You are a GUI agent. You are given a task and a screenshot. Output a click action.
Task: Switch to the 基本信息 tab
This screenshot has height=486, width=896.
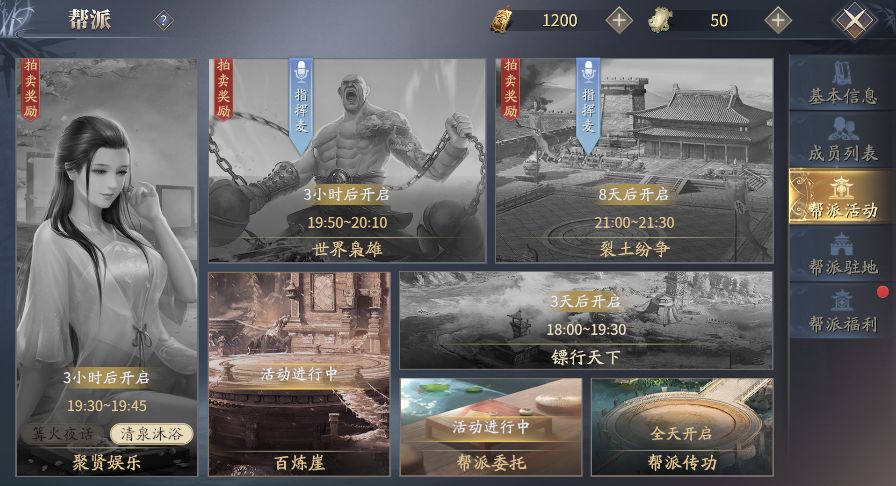pos(842,84)
